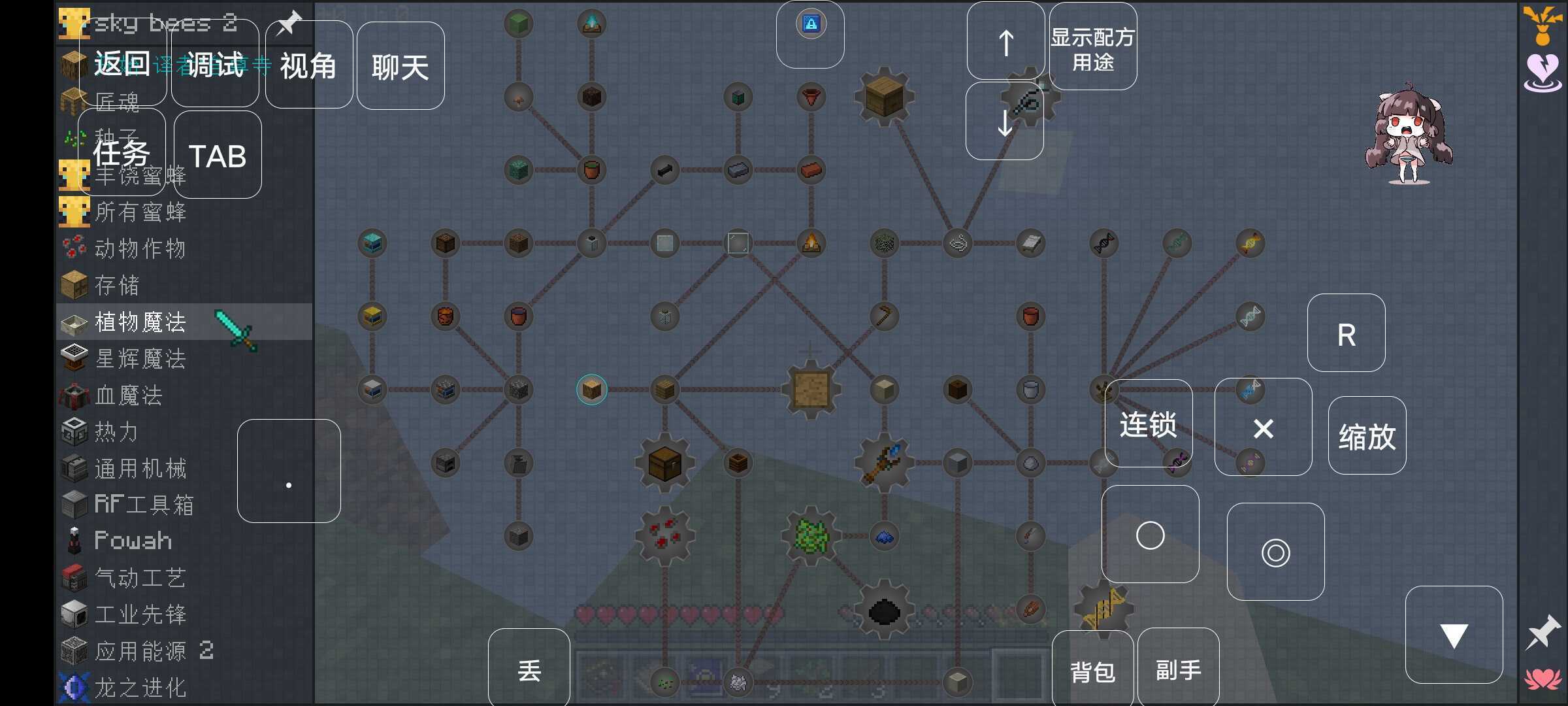This screenshot has height=706, width=1568.
Task: Open the 背包 backpack button
Action: pos(1092,667)
